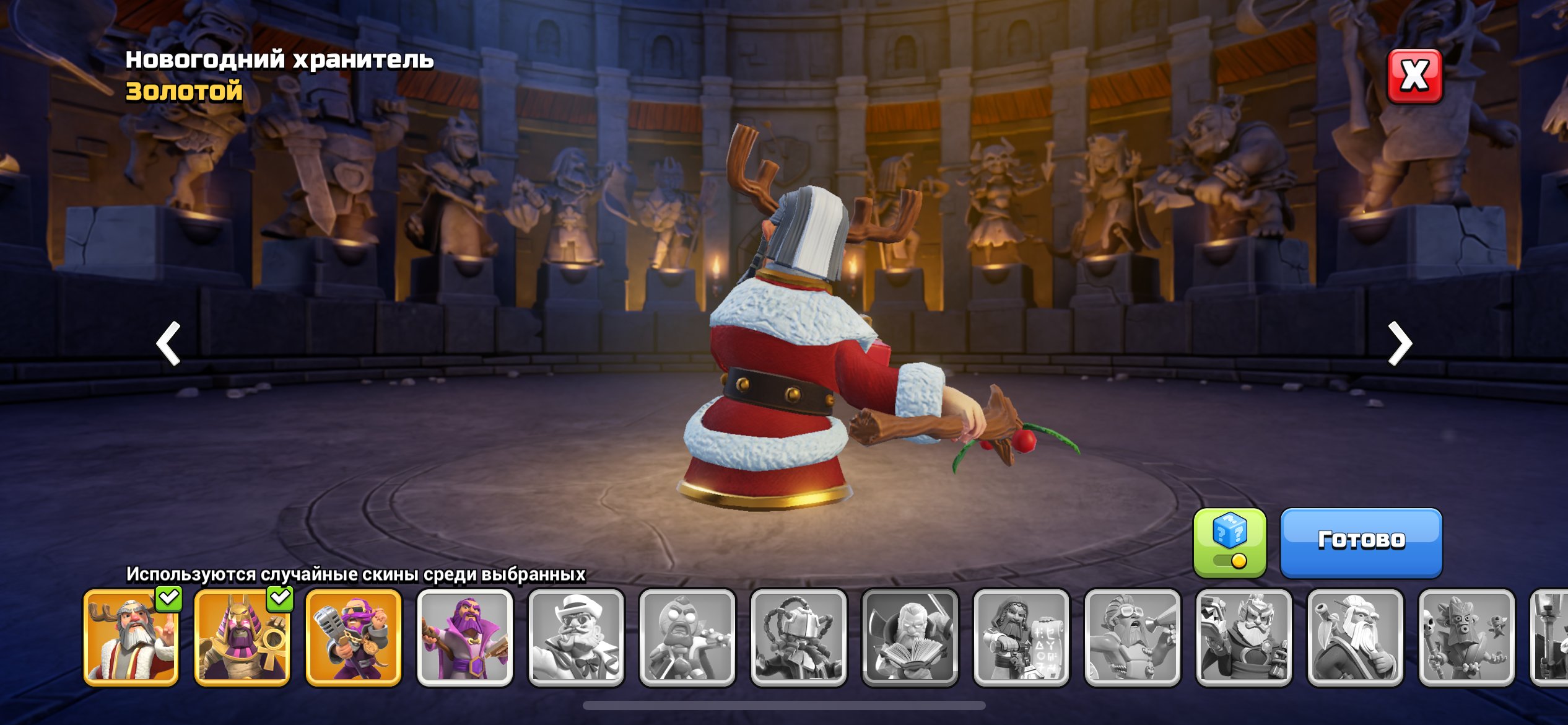This screenshot has width=1568, height=725.
Task: Pick the locked armored helmet warden skin
Action: click(799, 638)
